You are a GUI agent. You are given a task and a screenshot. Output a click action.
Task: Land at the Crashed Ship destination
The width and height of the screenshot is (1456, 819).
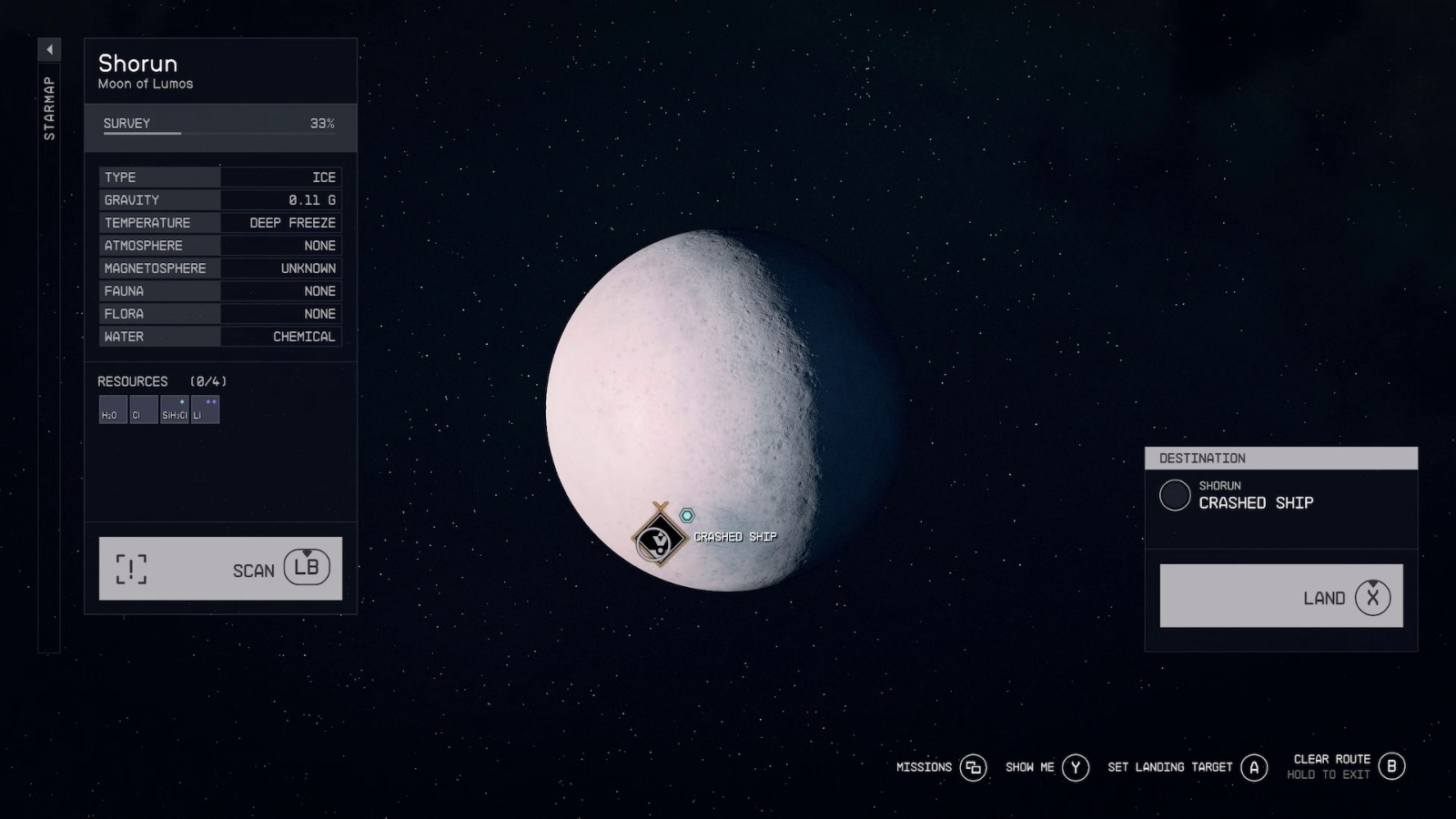click(x=1280, y=596)
